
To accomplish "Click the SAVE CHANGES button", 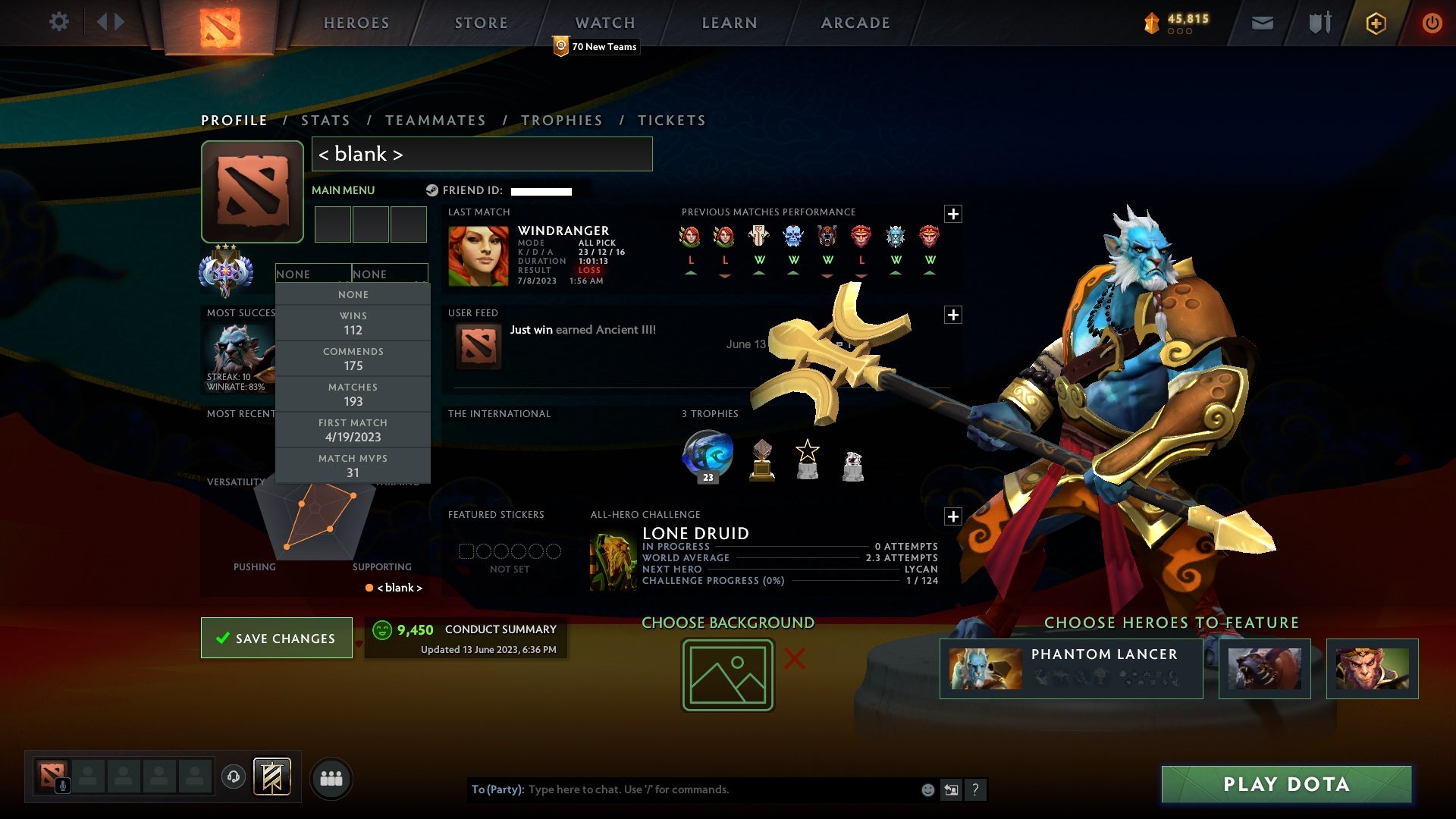I will 276,638.
